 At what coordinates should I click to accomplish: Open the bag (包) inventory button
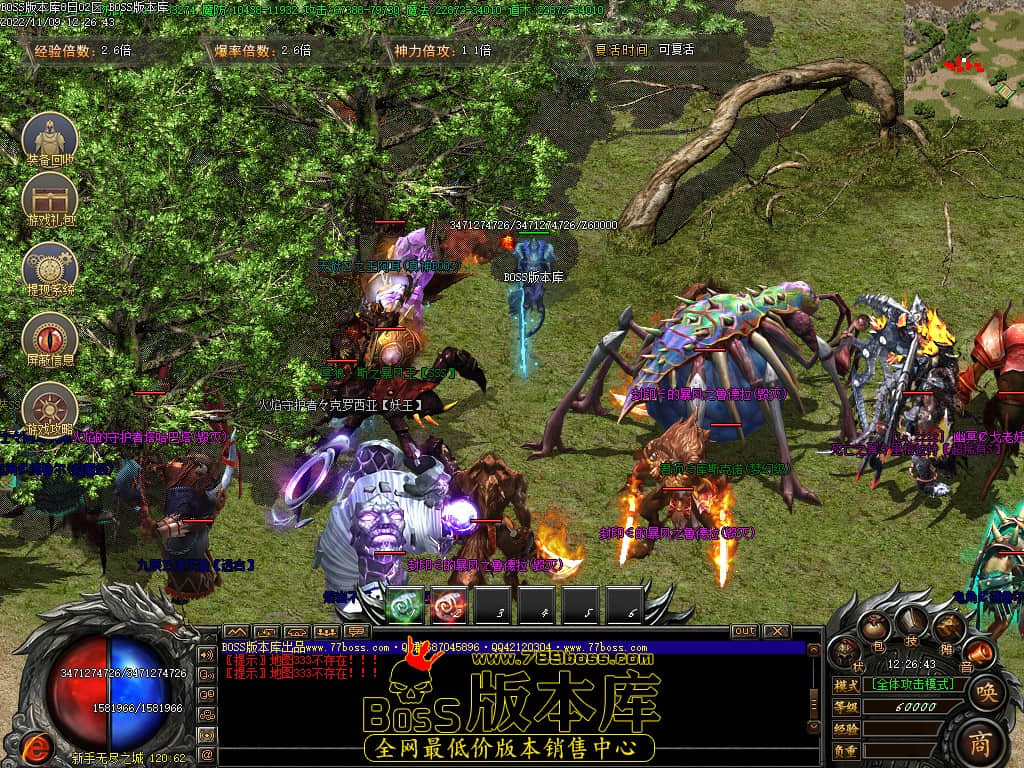pyautogui.click(x=877, y=628)
